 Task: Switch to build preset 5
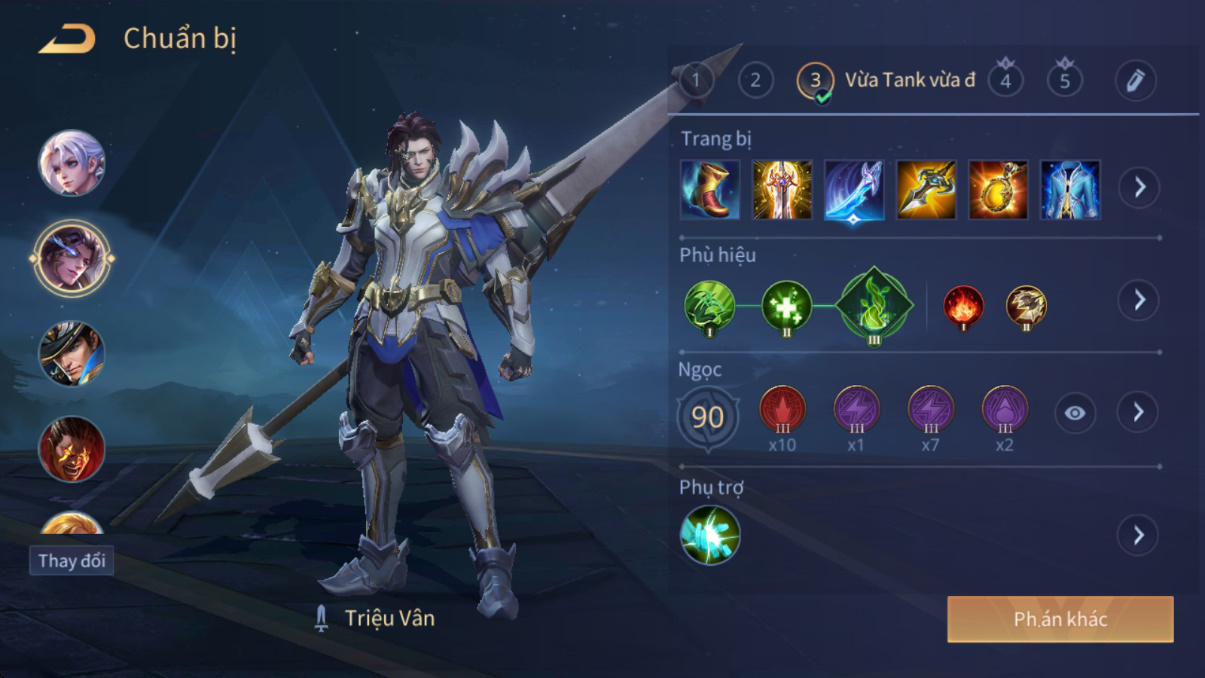pos(1064,80)
